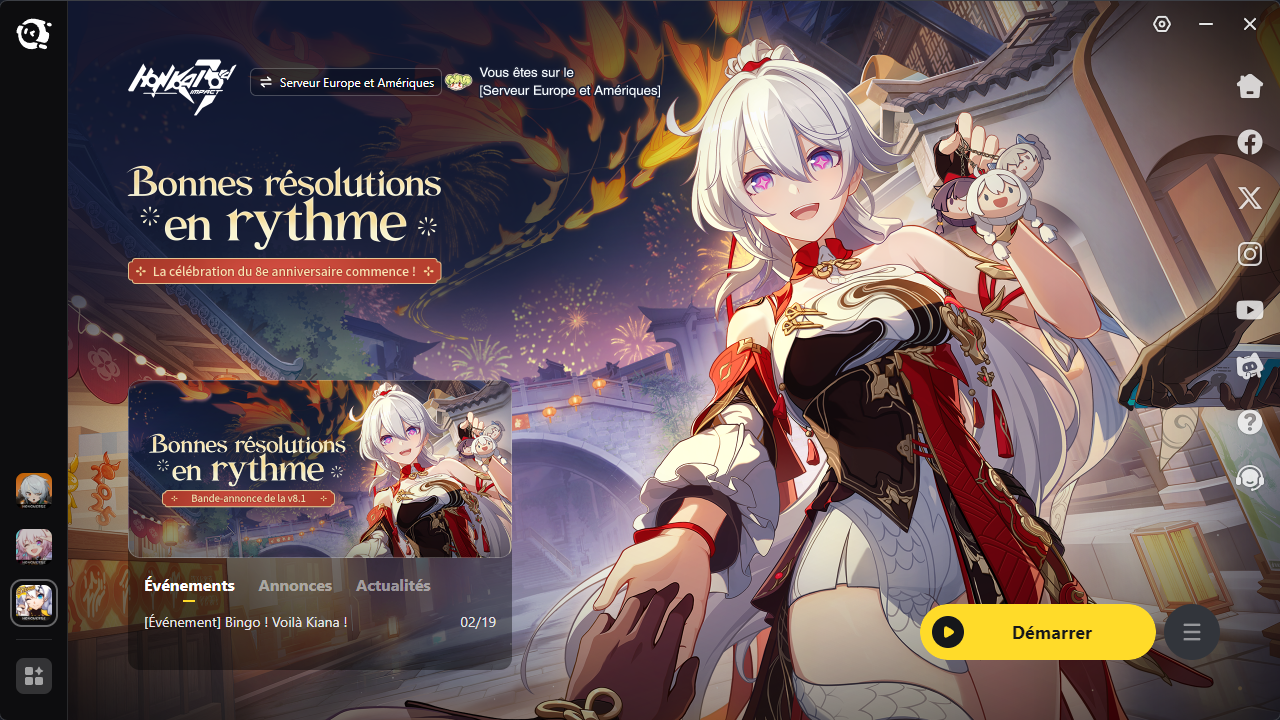Select the Événements tab
This screenshot has height=720, width=1280.
coord(189,586)
